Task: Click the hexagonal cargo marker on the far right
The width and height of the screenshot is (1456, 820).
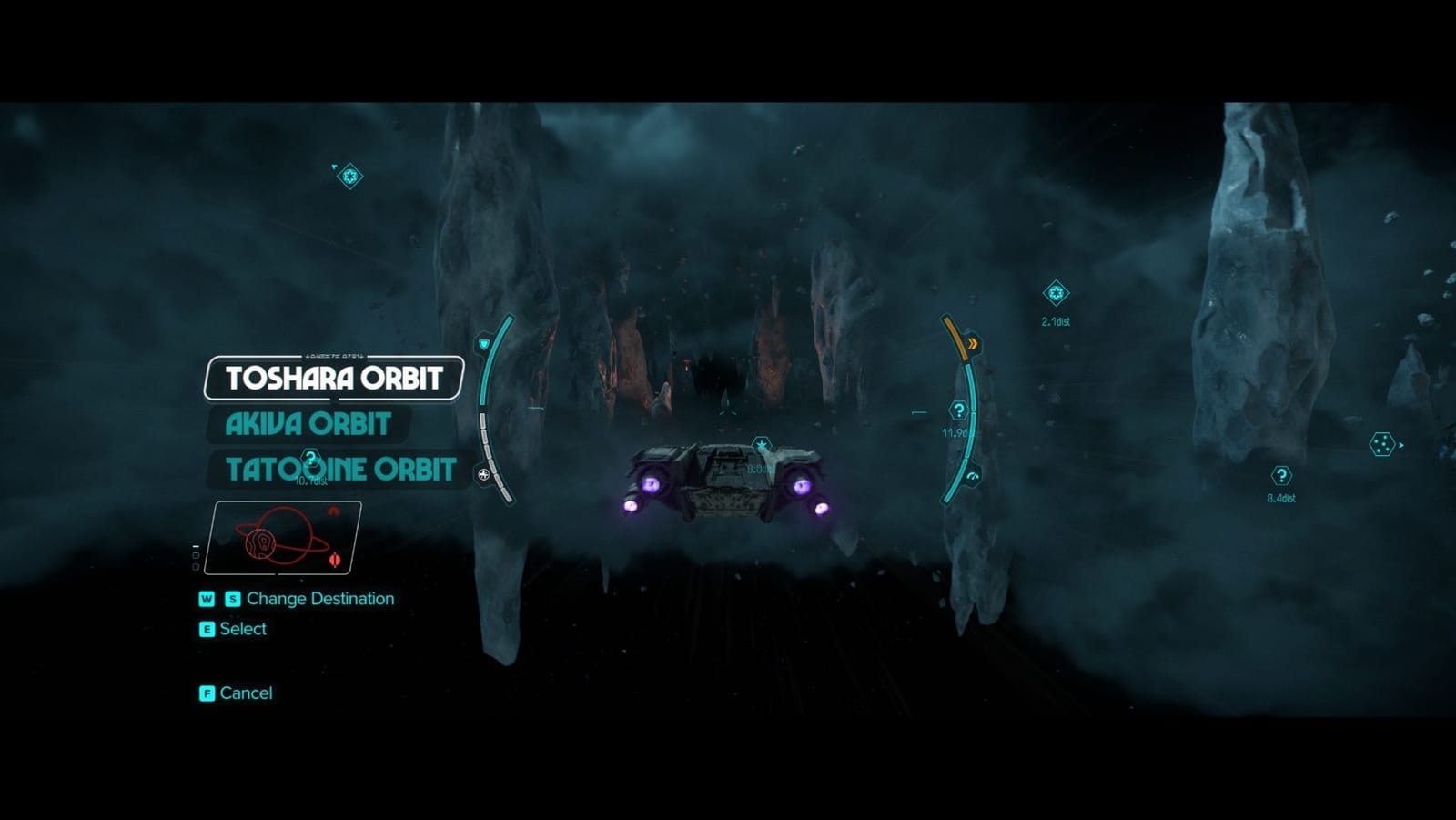Action: tap(1384, 445)
